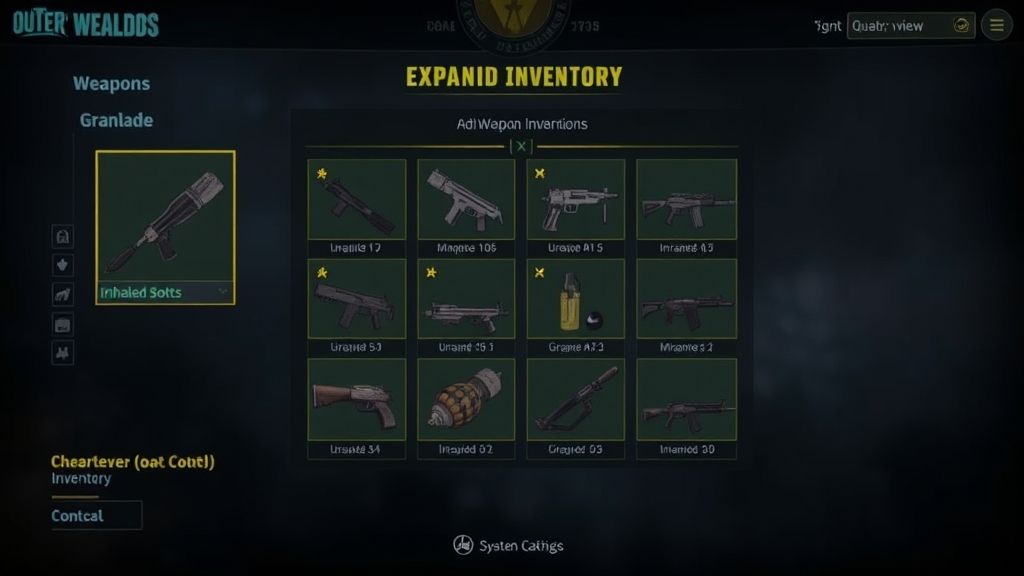The image size is (1024, 576).
Task: Choose the pineapple grenade slot
Action: pyautogui.click(x=466, y=399)
